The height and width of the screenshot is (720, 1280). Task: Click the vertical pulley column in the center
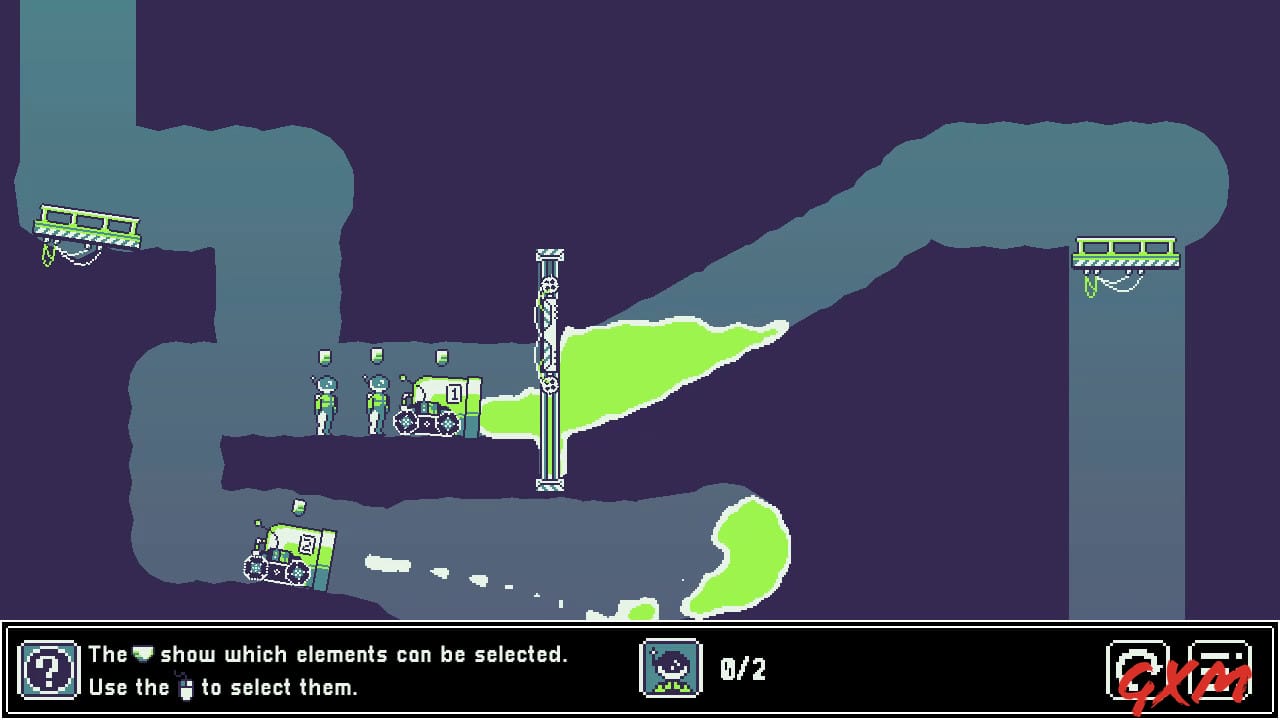(x=548, y=370)
